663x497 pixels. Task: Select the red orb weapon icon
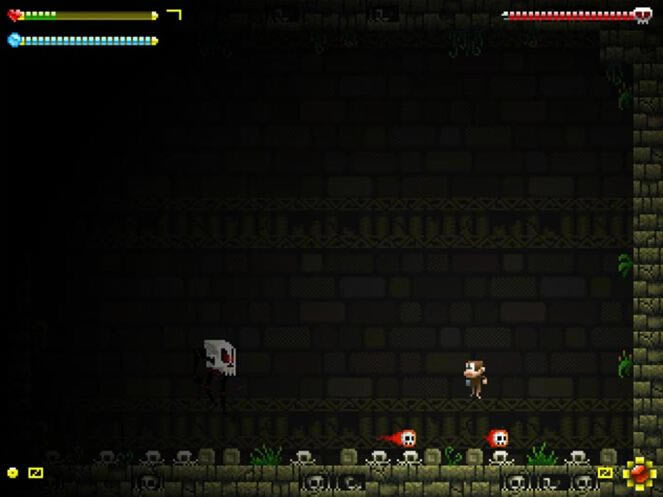point(637,471)
